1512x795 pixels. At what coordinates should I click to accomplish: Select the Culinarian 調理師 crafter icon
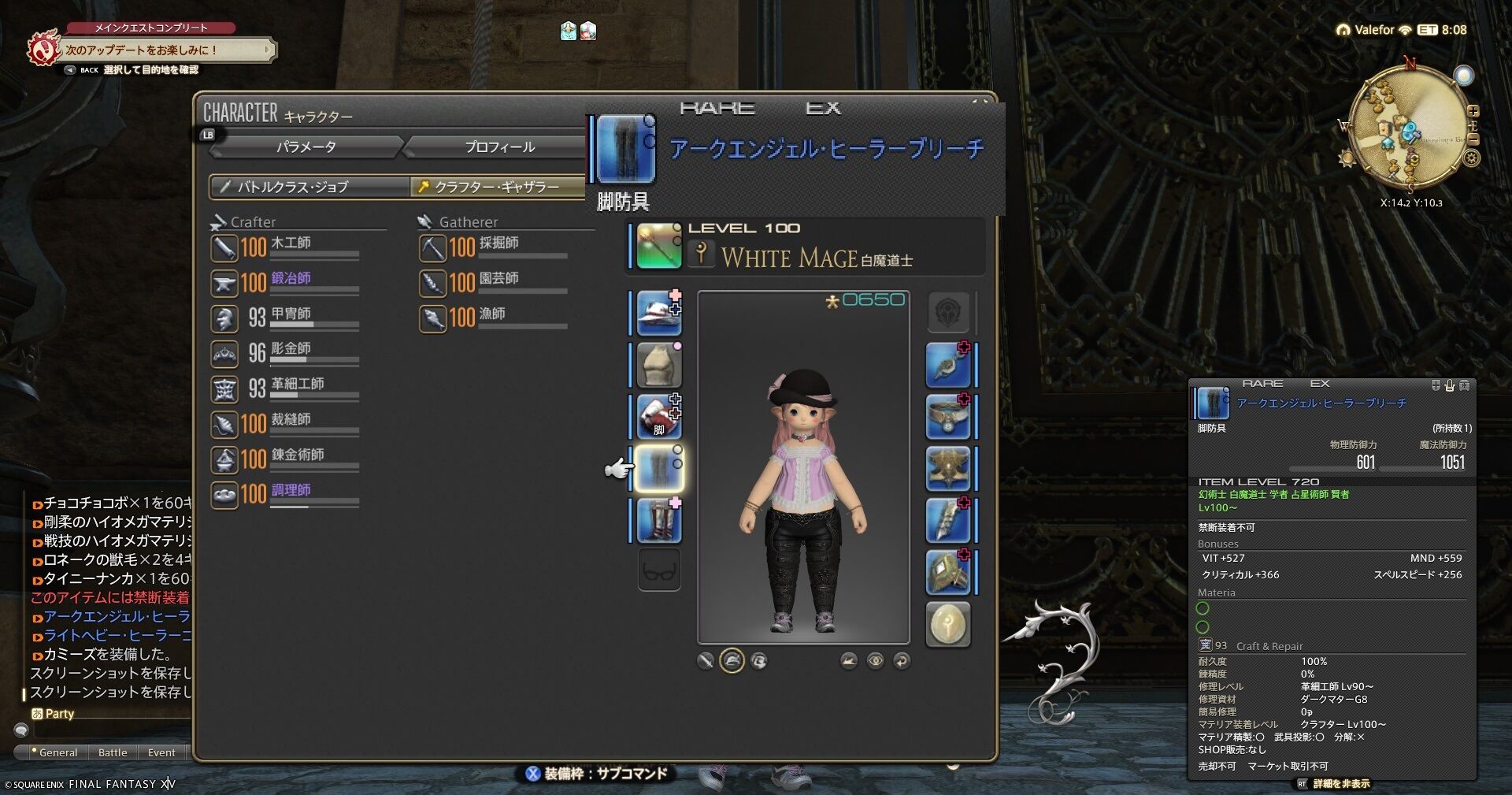pos(224,495)
